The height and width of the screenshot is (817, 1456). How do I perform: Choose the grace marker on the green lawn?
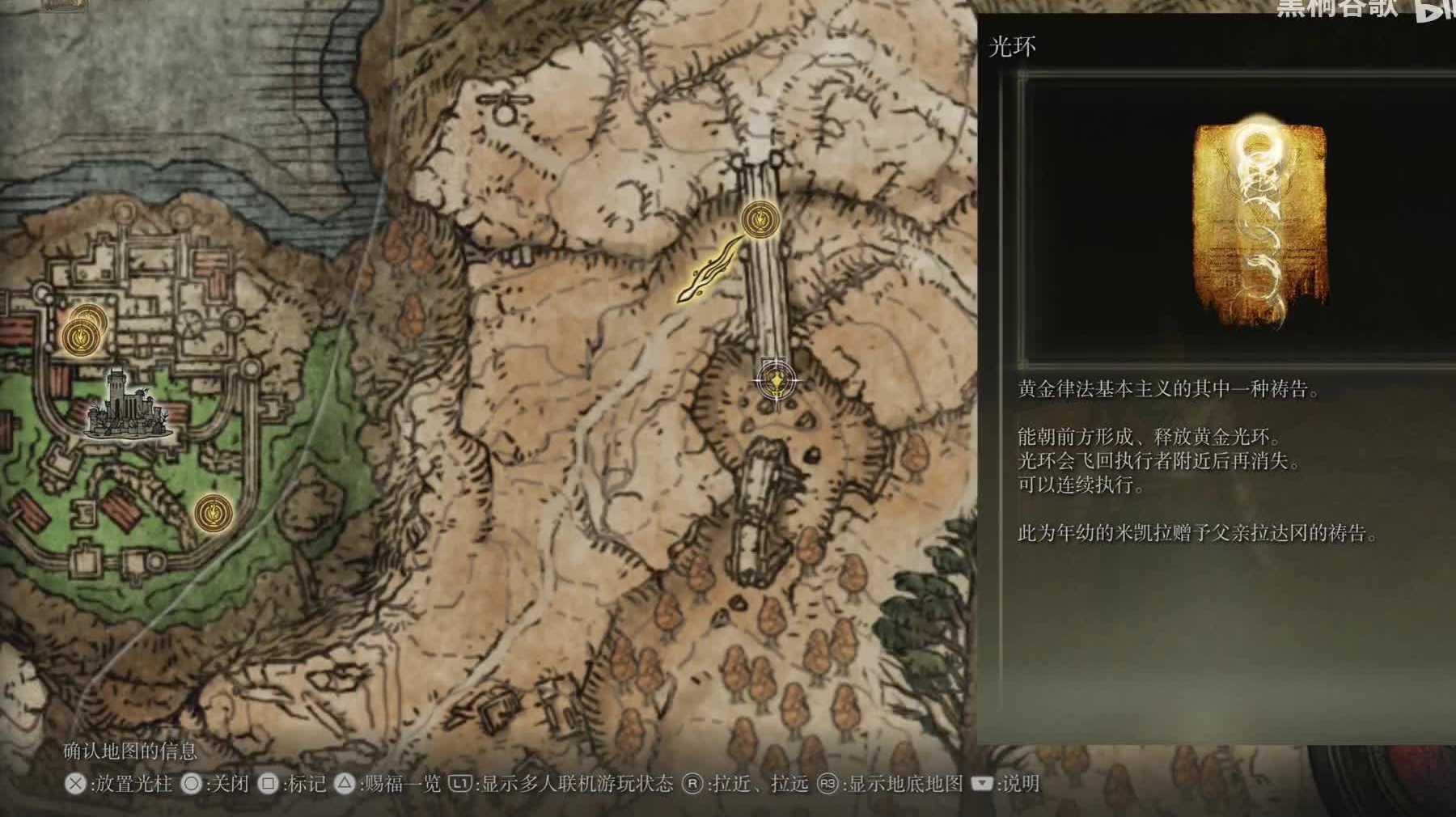[213, 513]
